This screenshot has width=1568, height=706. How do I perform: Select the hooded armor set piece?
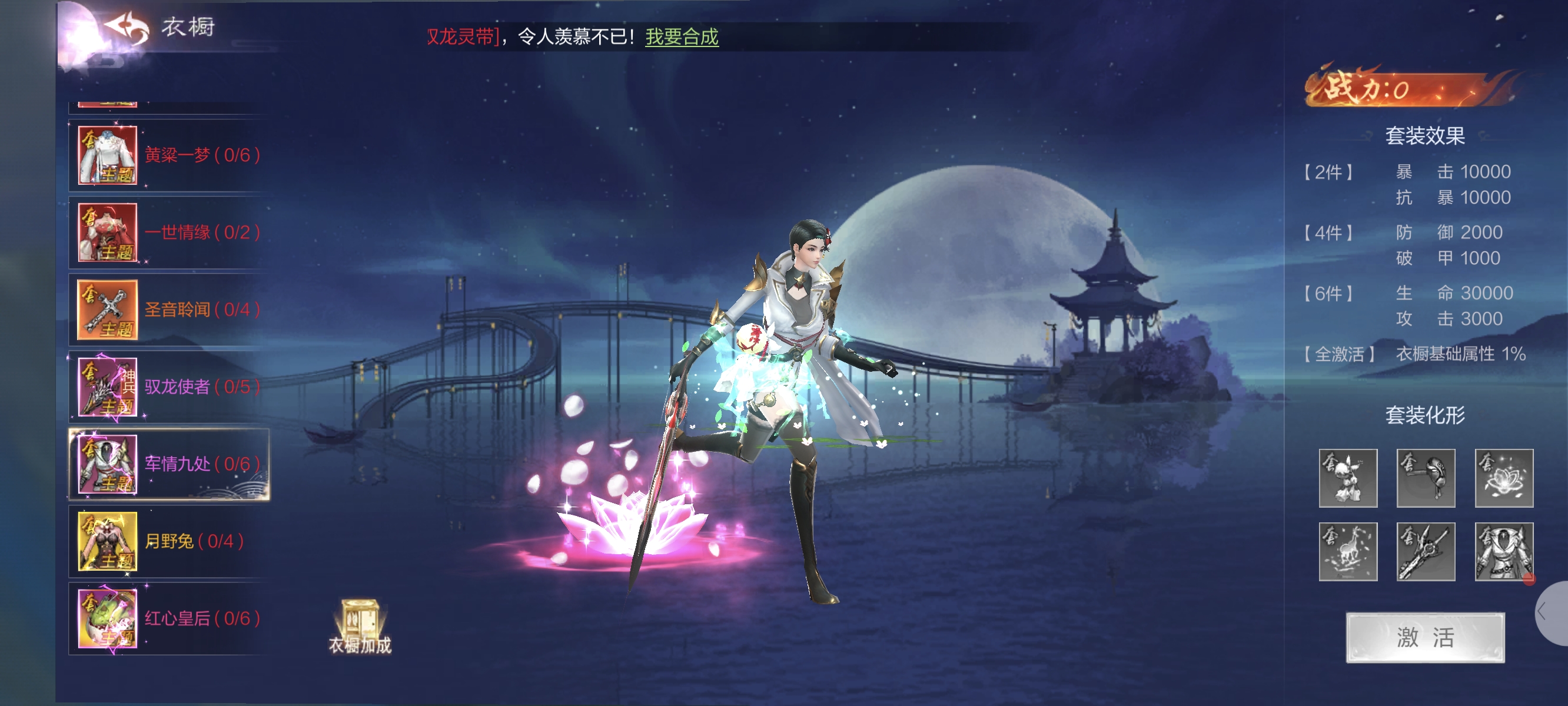[1503, 551]
